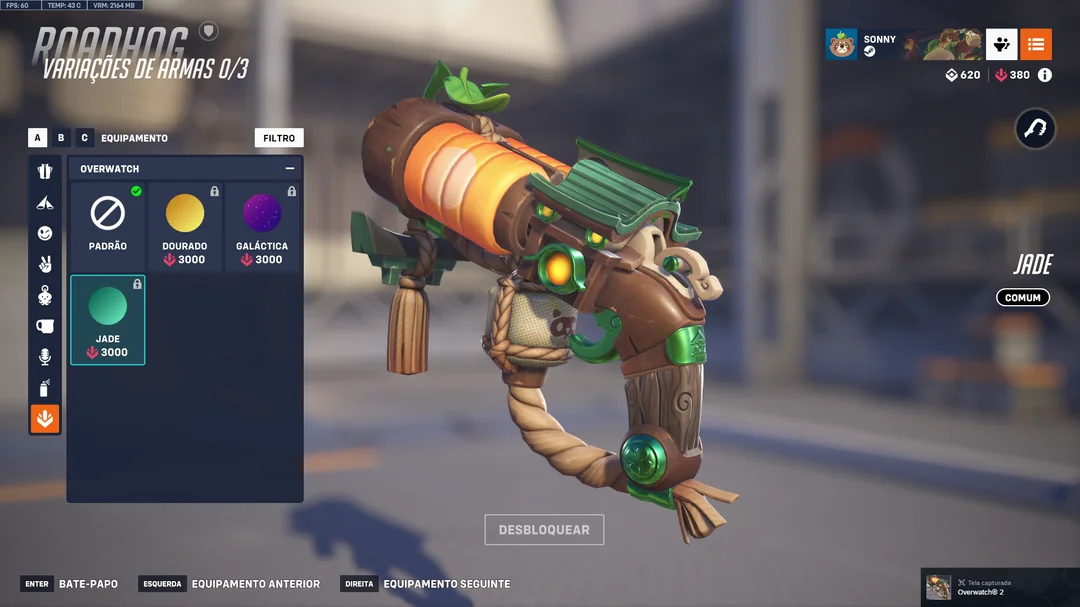Open the Filtro filter options
Viewport: 1080px width, 607px height.
click(x=279, y=138)
